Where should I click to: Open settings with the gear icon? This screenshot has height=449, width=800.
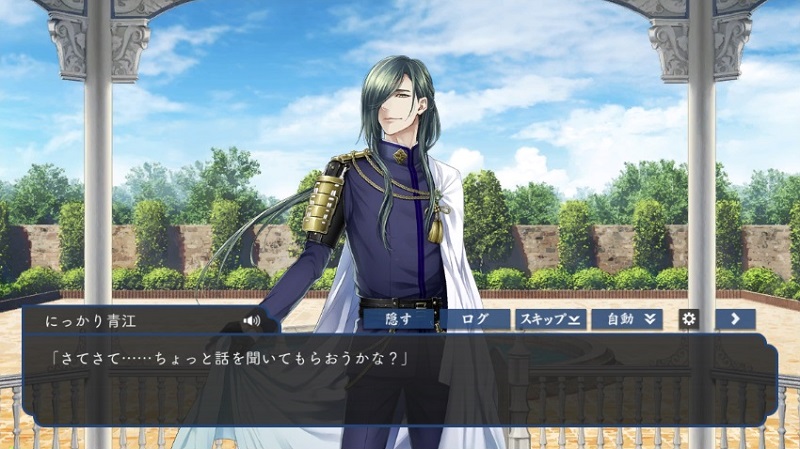(689, 319)
